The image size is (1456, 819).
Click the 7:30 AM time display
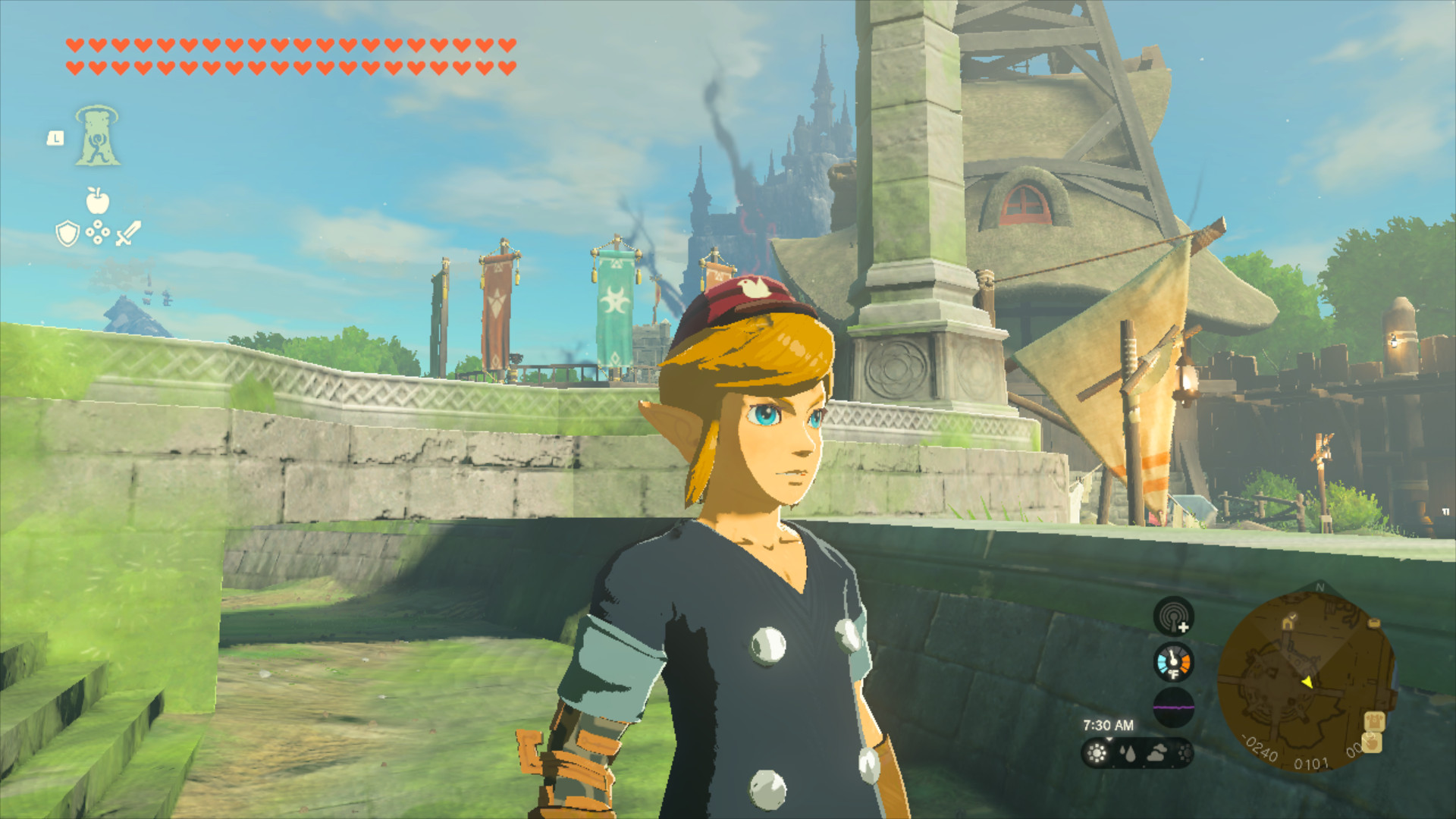(1109, 724)
